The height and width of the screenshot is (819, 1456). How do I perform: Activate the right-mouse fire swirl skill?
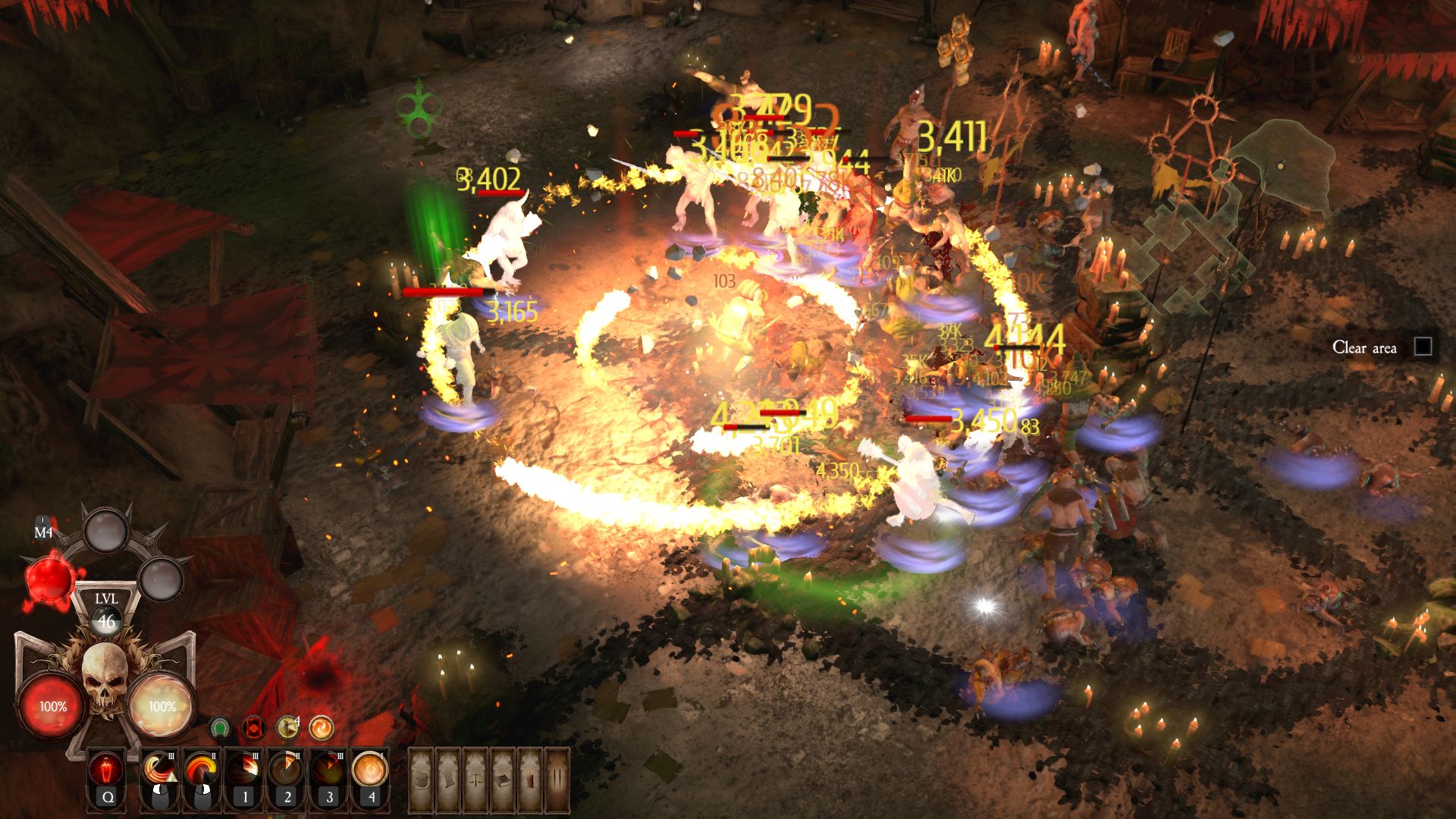pos(202,771)
